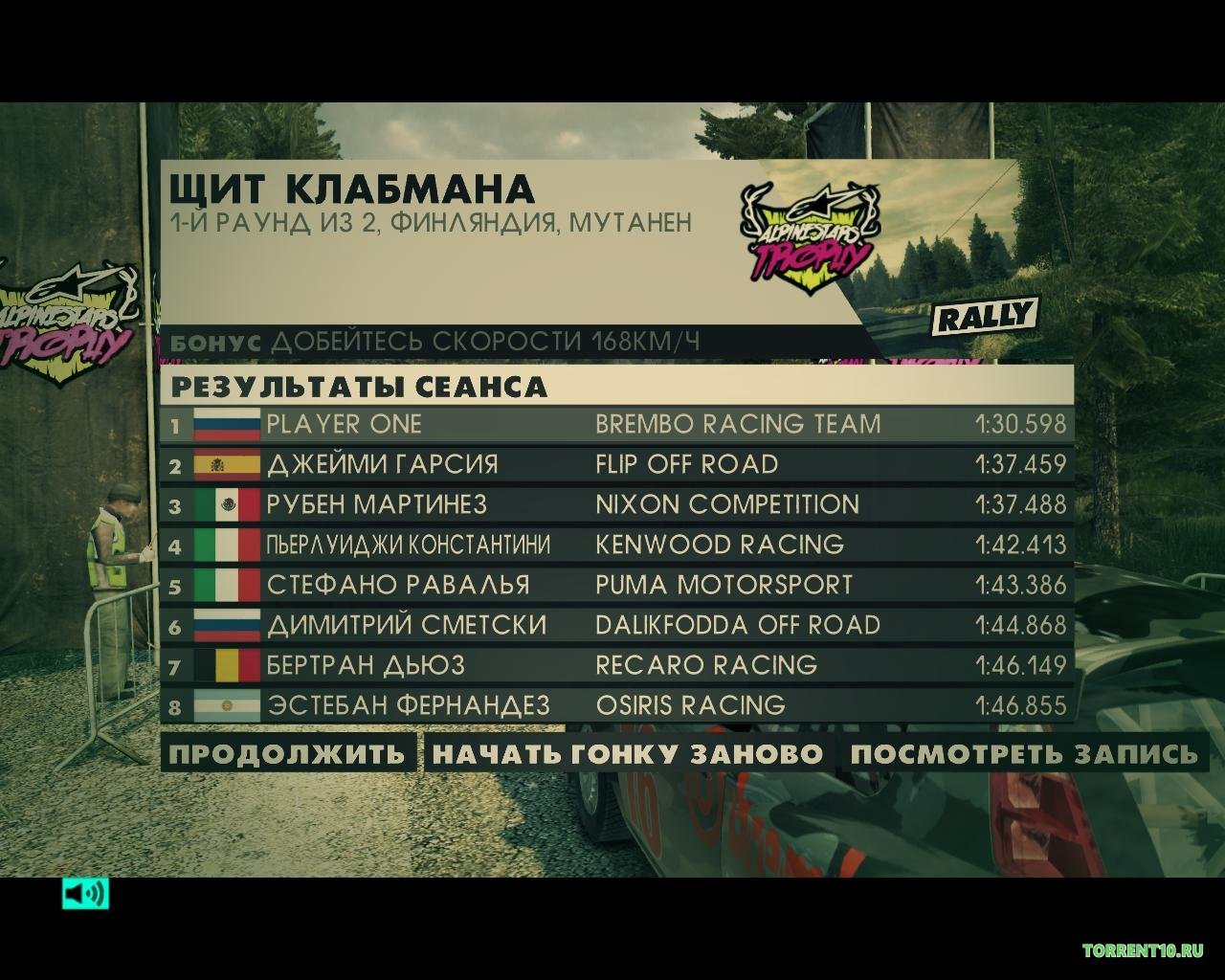Click PLAYER ONE's time 1:30.598
The image size is (1225, 980).
(x=1022, y=424)
